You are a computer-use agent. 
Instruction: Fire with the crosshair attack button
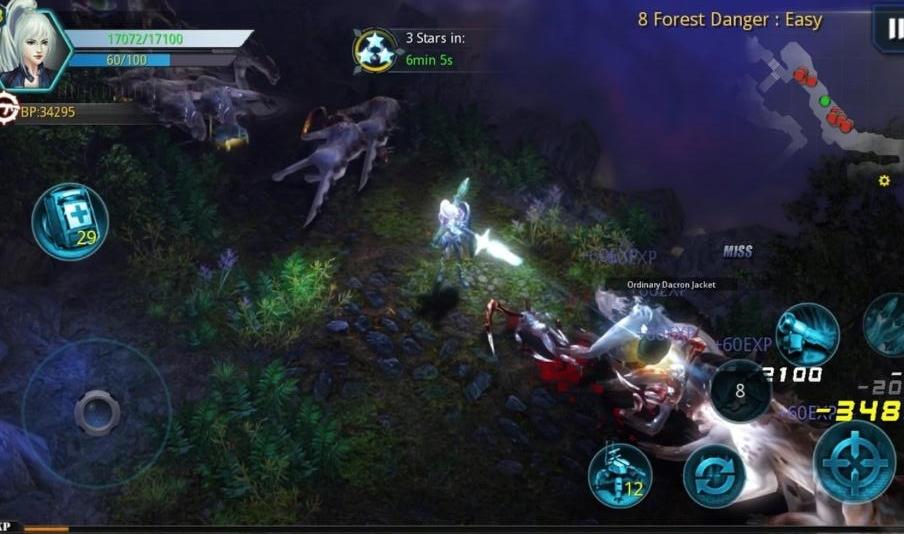[853, 461]
